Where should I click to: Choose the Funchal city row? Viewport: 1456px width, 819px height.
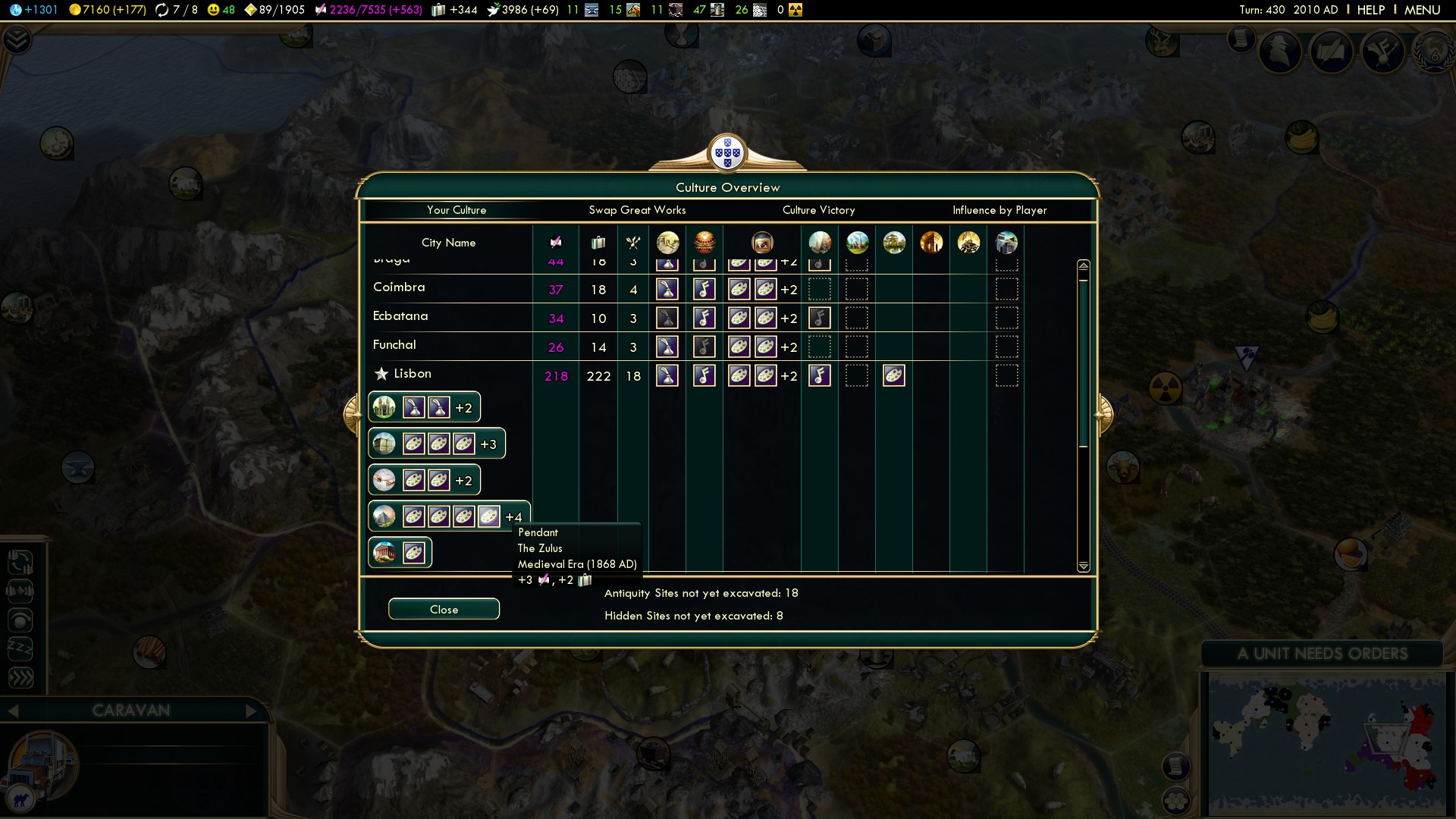point(394,345)
